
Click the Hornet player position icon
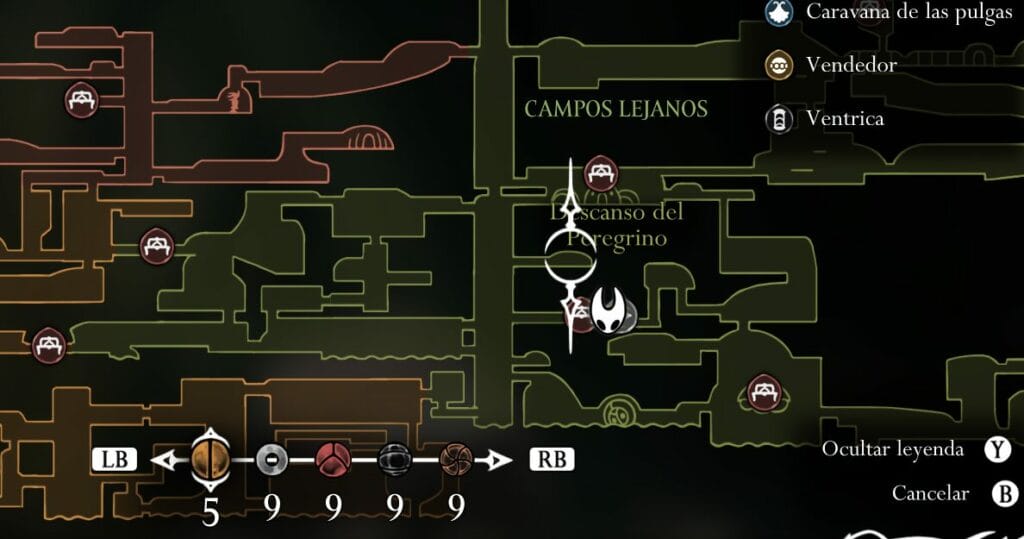[608, 311]
